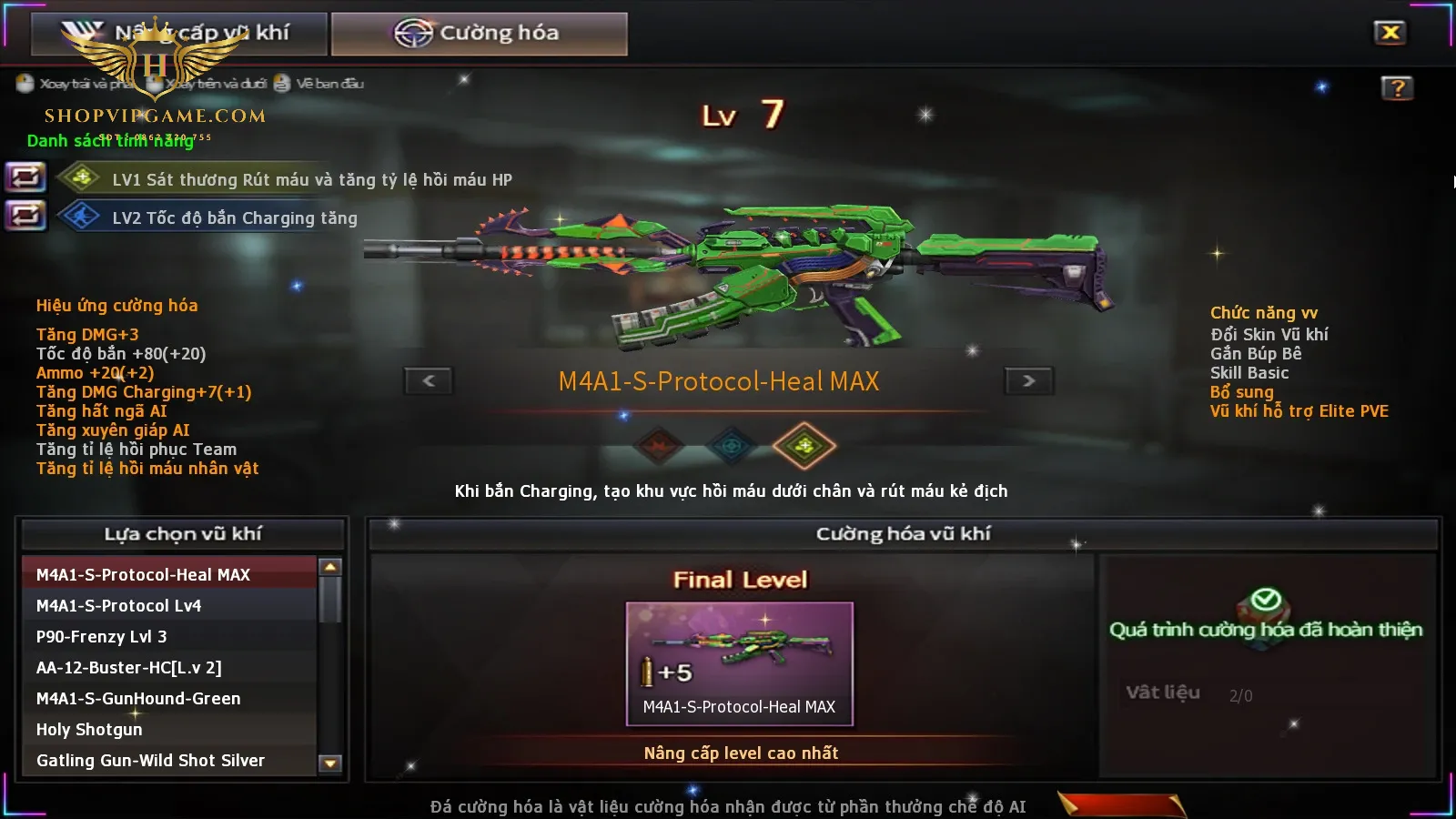
Task: Choose P90-Frenzy Lvl 3 from the list
Action: click(169, 637)
